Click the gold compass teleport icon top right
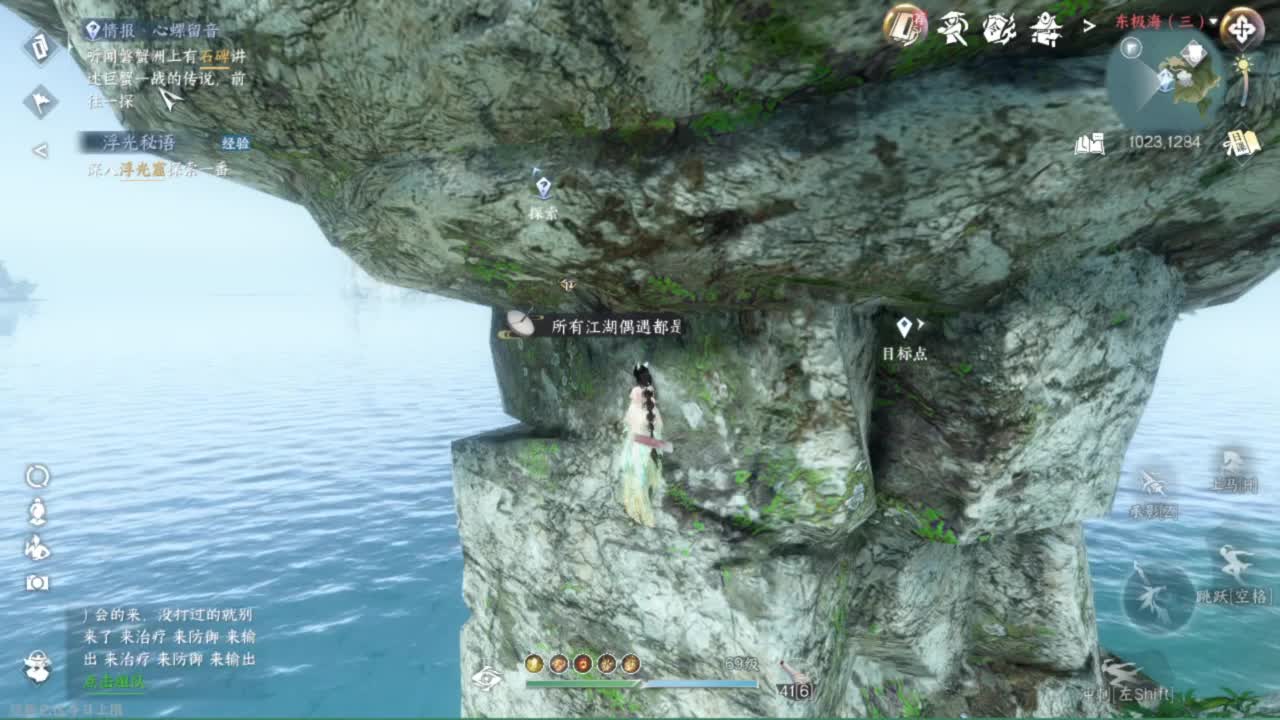Image resolution: width=1280 pixels, height=720 pixels. pyautogui.click(x=1243, y=28)
